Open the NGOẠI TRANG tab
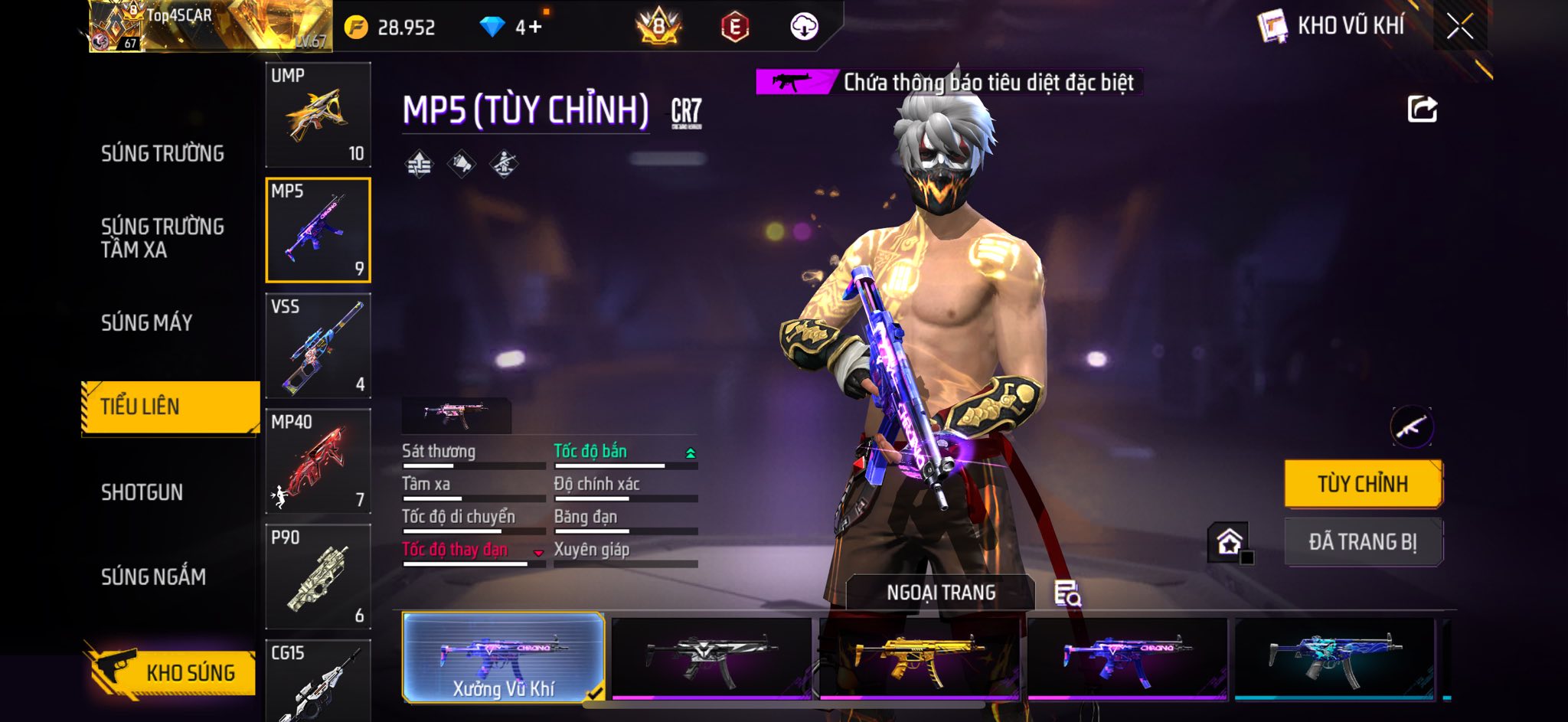1568x722 pixels. (941, 593)
